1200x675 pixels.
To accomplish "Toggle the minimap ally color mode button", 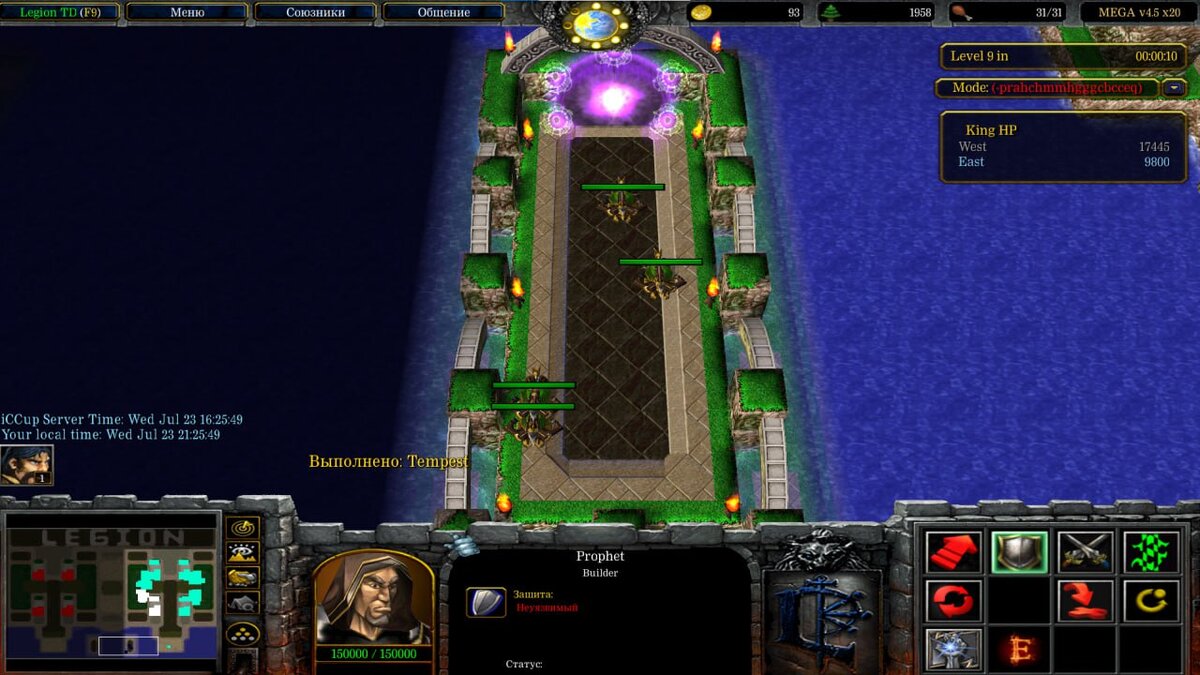I will point(243,578).
